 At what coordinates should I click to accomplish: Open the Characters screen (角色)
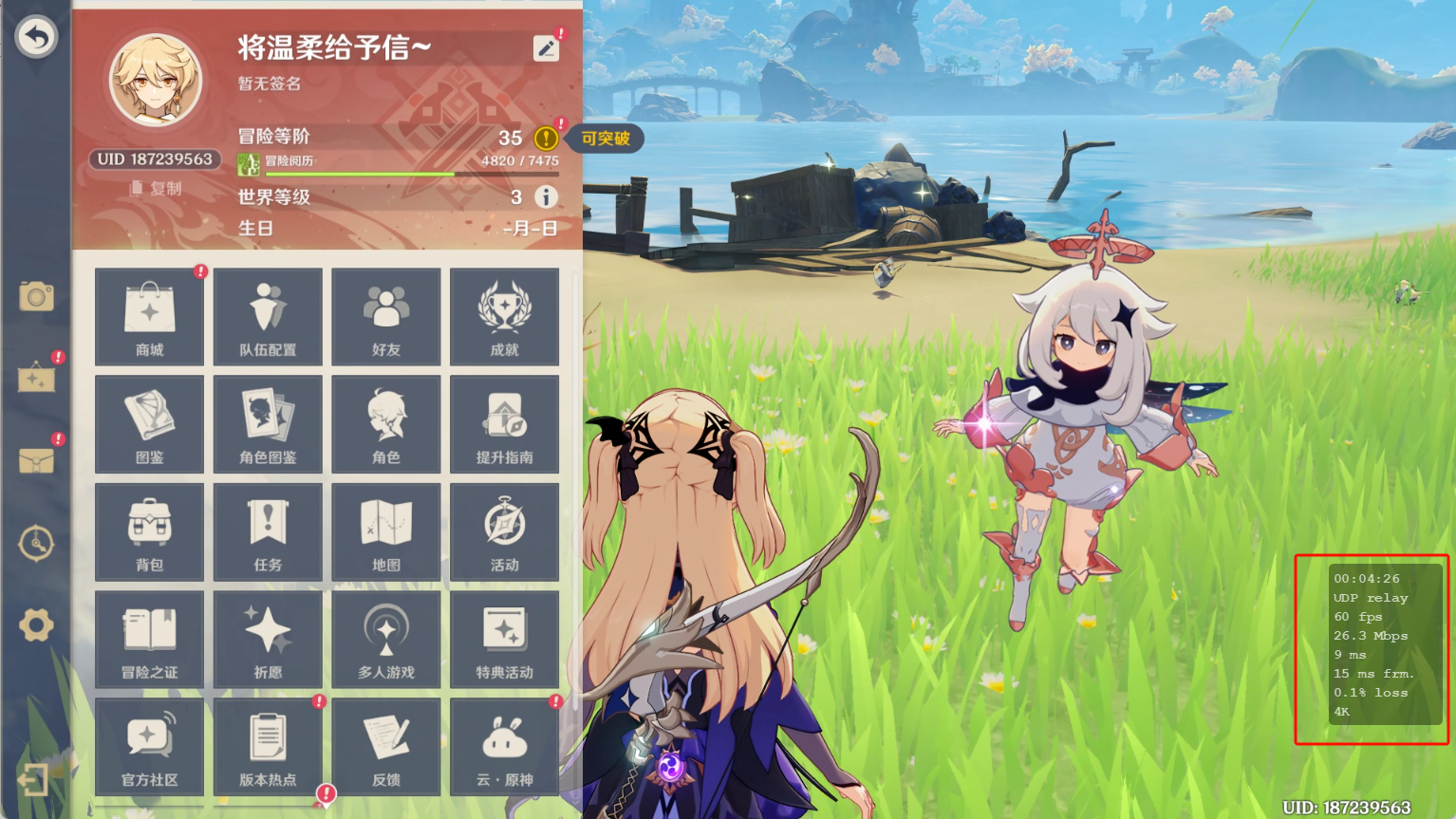[385, 424]
